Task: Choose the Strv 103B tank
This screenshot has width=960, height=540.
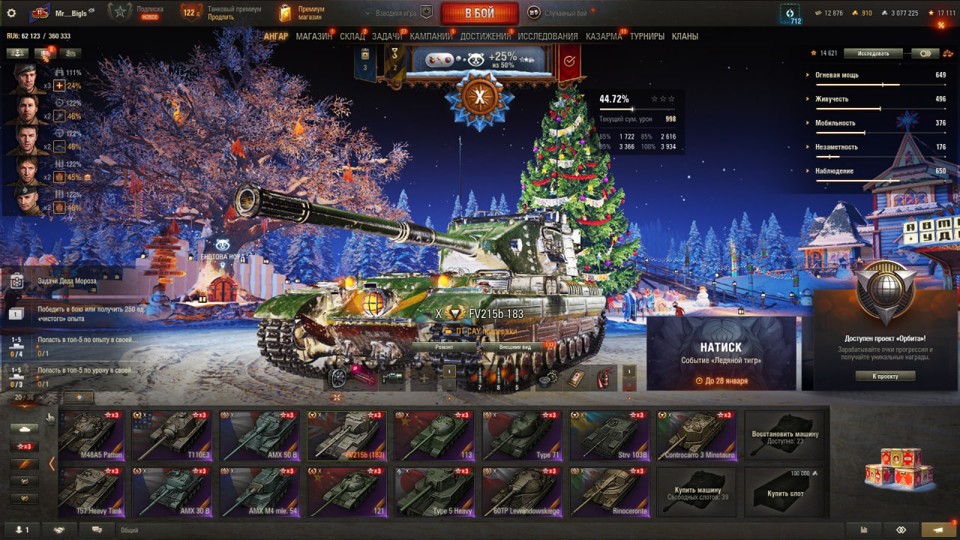Action: pyautogui.click(x=610, y=436)
